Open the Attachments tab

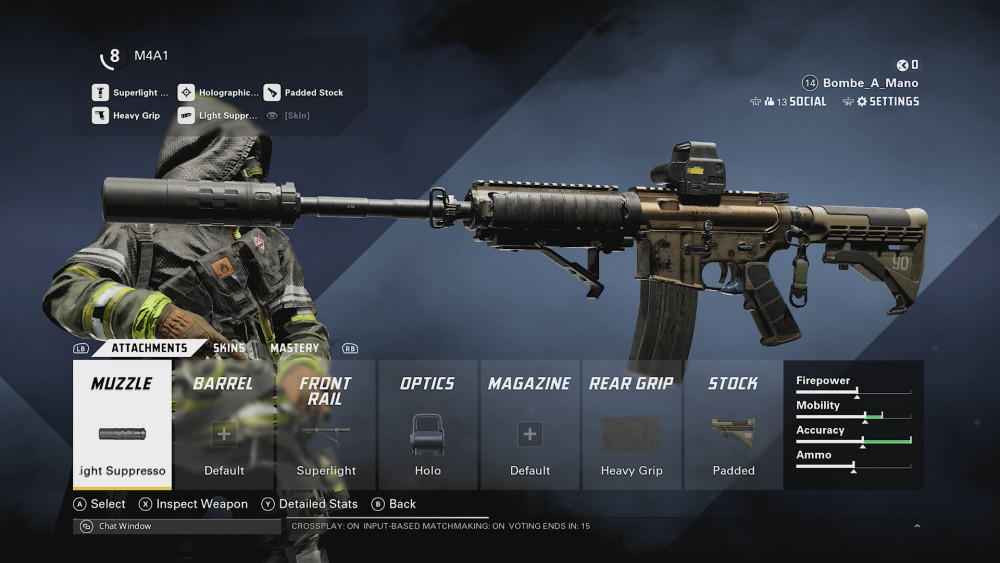149,348
